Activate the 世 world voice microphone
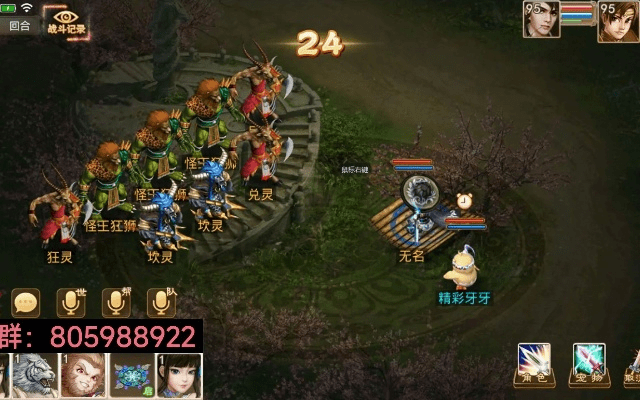The width and height of the screenshot is (640, 400). click(x=72, y=302)
